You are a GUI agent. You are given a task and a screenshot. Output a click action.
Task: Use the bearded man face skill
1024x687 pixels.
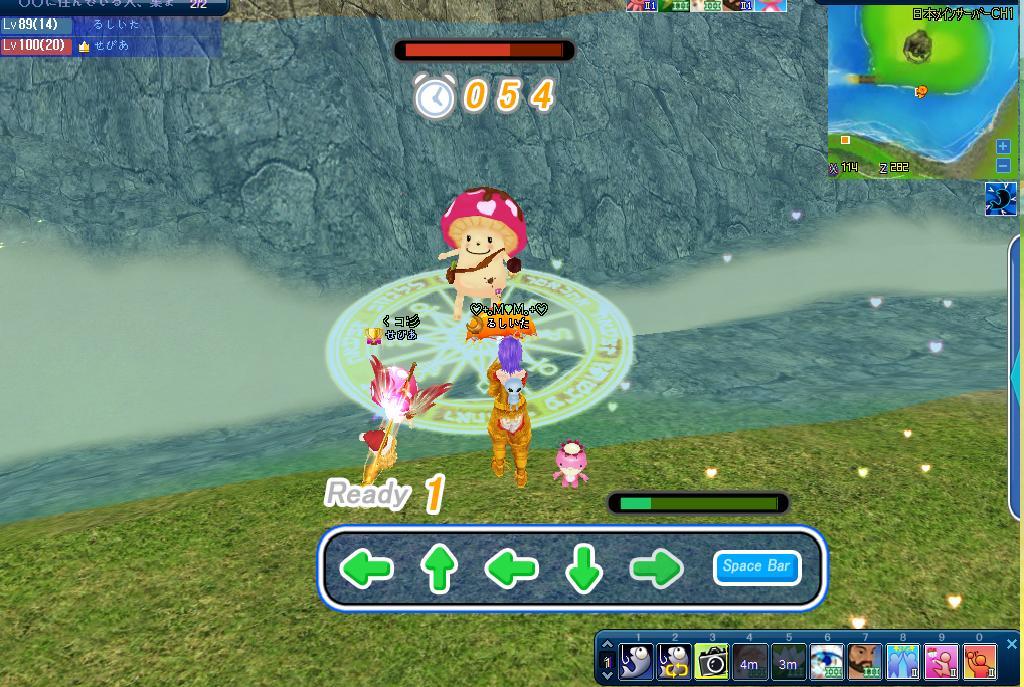coord(864,661)
